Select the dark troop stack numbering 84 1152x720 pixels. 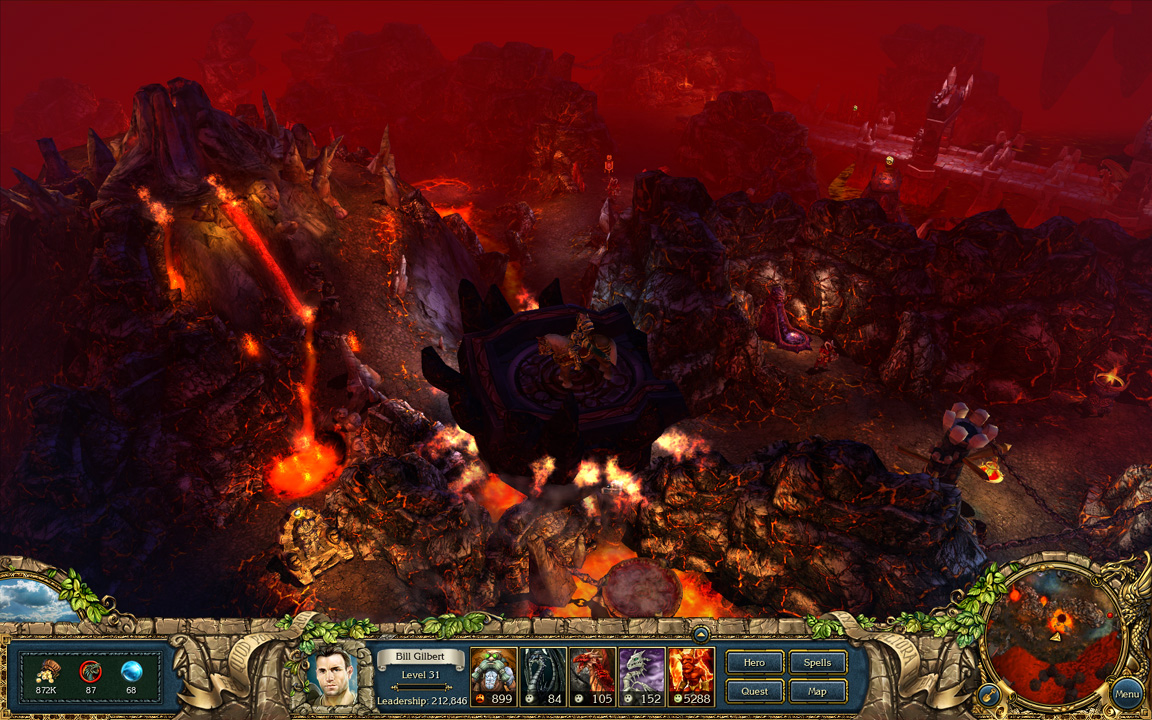pyautogui.click(x=543, y=676)
